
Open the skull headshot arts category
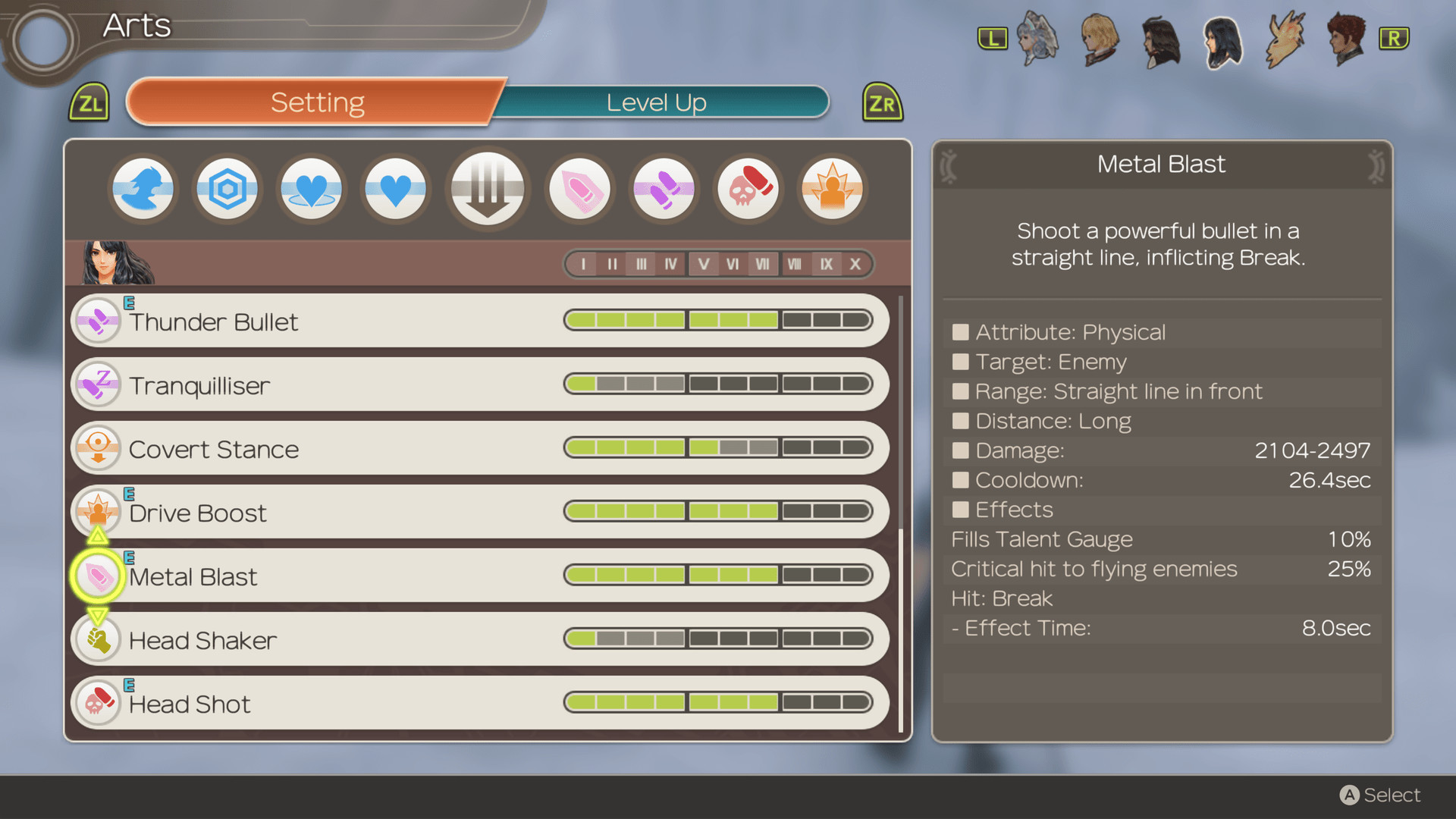[x=748, y=189]
